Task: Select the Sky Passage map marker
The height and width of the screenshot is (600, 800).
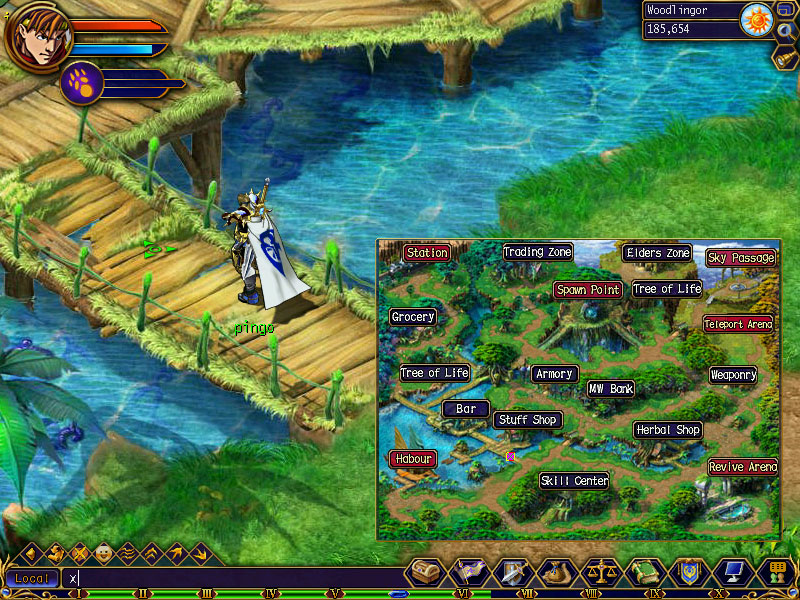Action: (740, 258)
